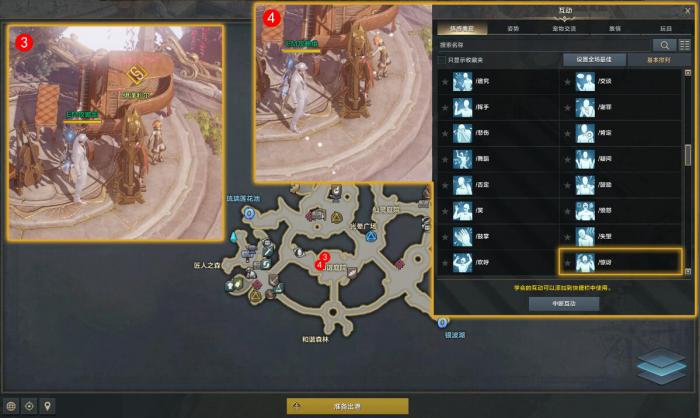
Task: Click the magnifying glass search button
Action: 664,45
